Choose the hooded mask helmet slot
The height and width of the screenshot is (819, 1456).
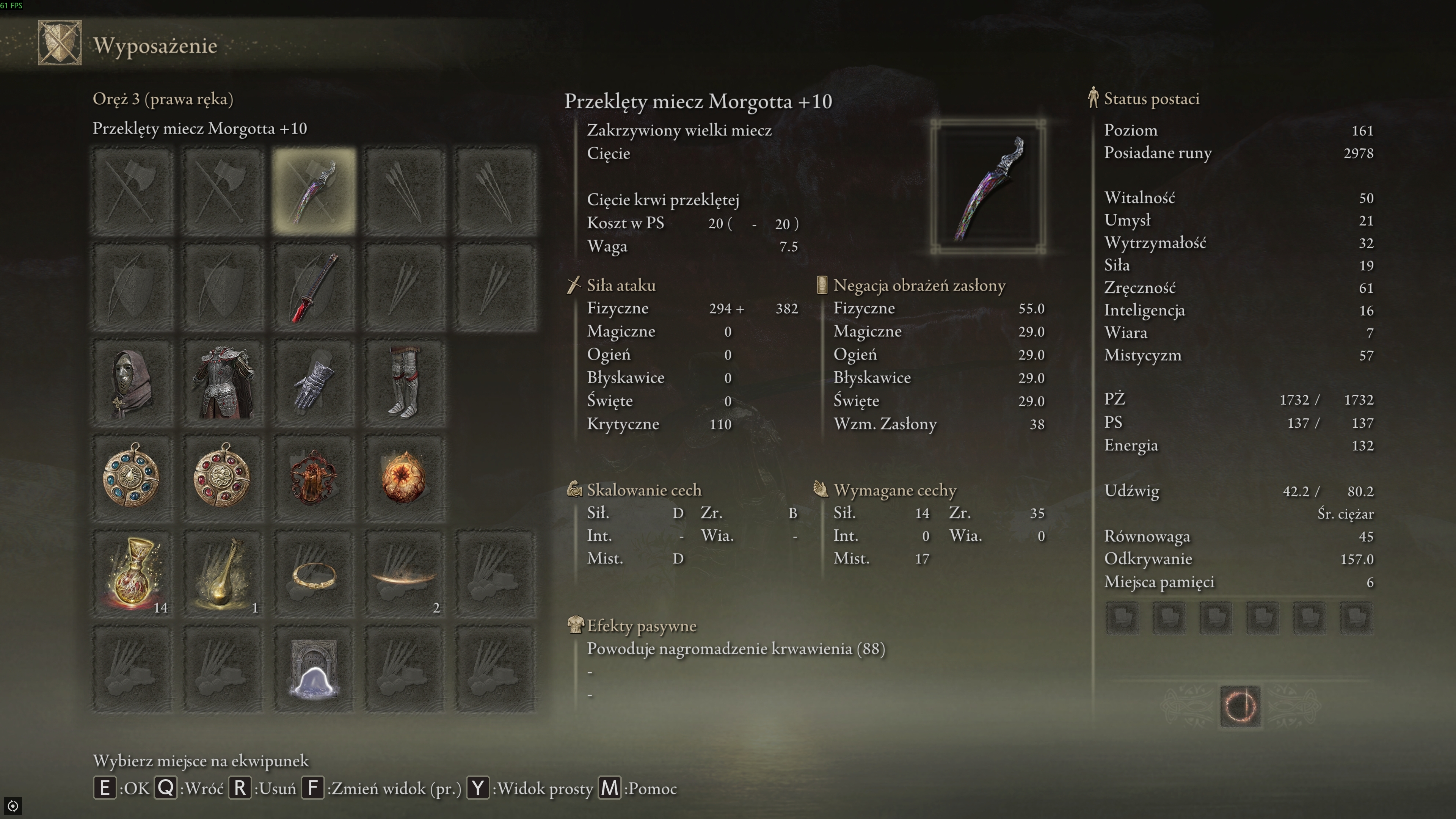click(132, 383)
